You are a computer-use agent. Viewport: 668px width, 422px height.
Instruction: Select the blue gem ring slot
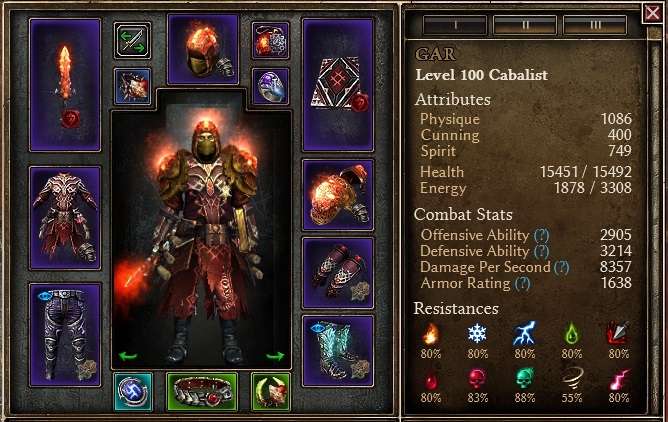point(270,85)
